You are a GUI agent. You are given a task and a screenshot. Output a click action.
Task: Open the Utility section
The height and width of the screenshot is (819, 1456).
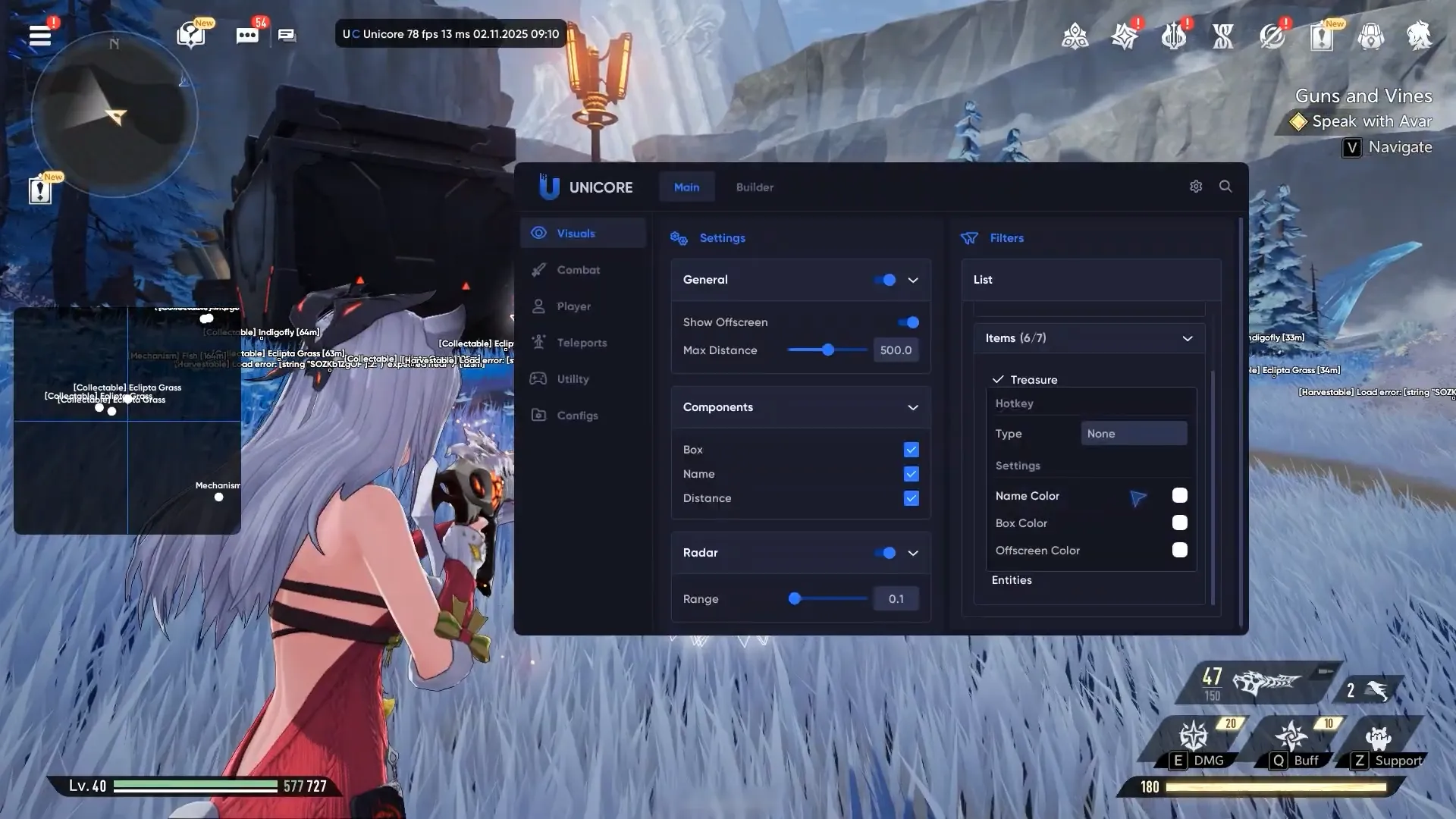pyautogui.click(x=573, y=378)
